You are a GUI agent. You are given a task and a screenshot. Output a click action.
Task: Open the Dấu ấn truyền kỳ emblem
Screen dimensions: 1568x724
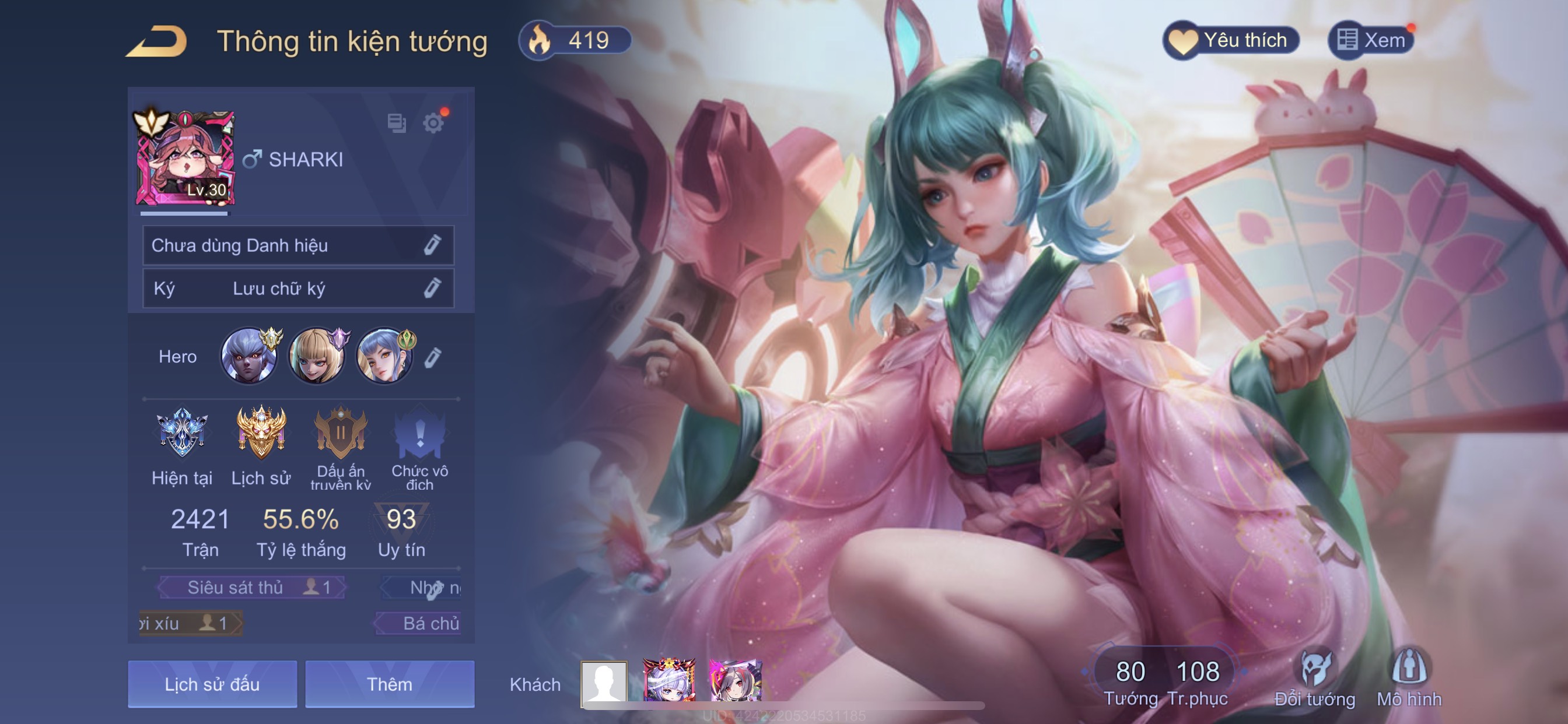coord(340,434)
